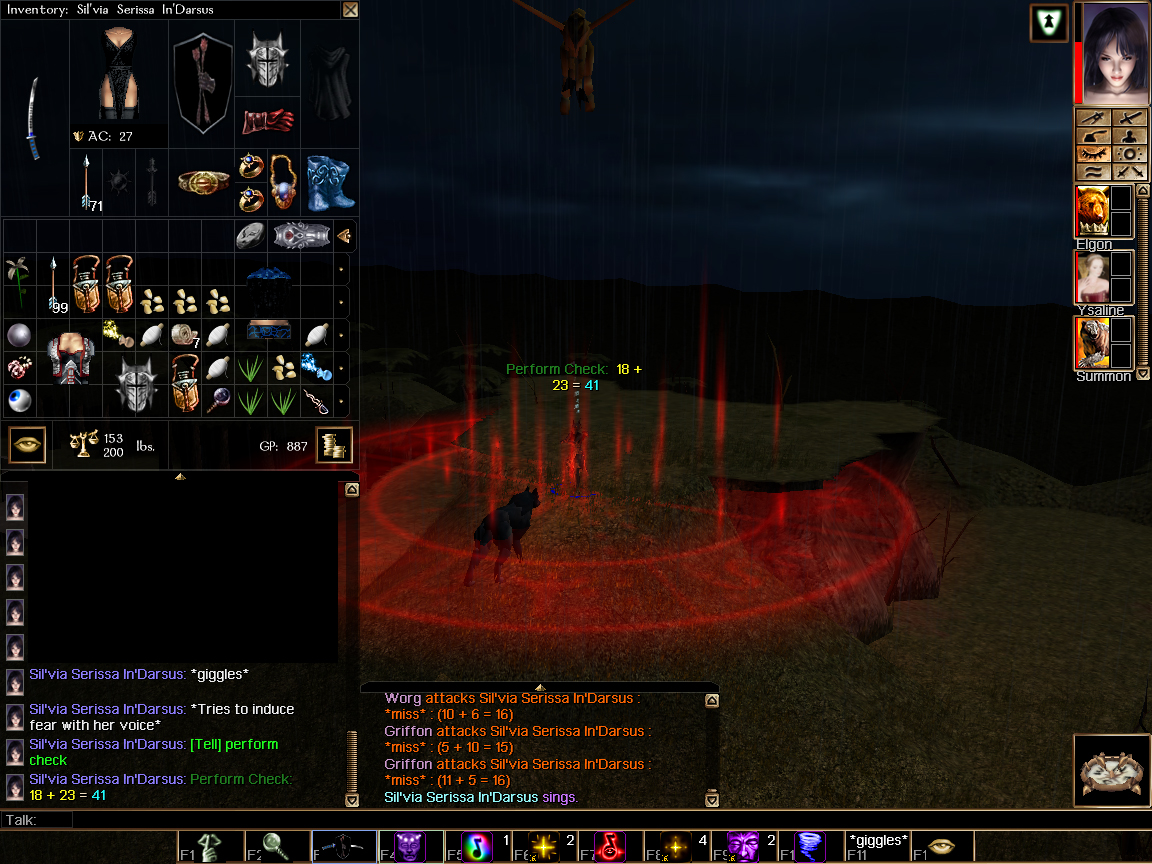Click the gold coins button
The image size is (1152, 864).
334,444
